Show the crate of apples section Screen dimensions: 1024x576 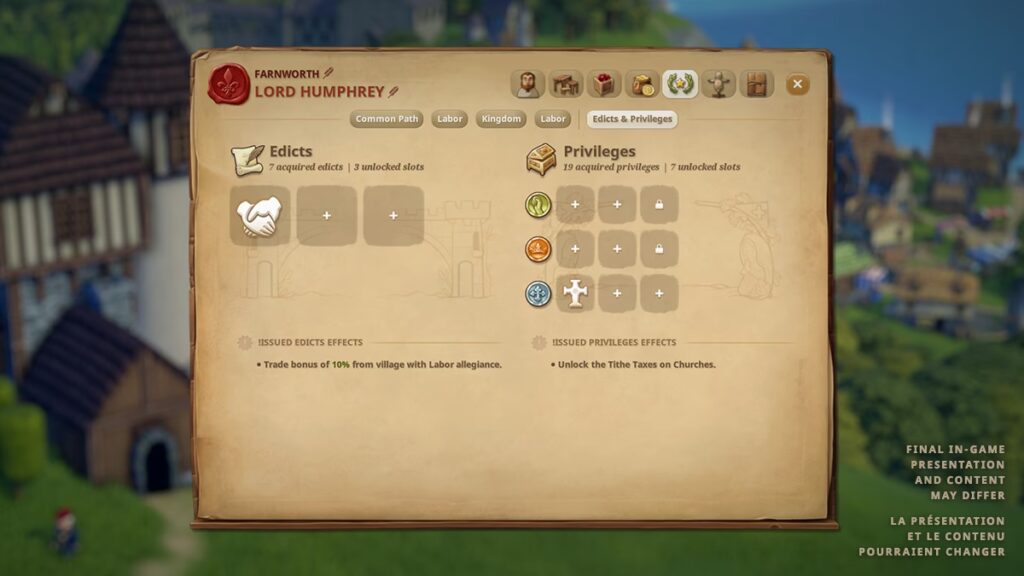pyautogui.click(x=604, y=84)
